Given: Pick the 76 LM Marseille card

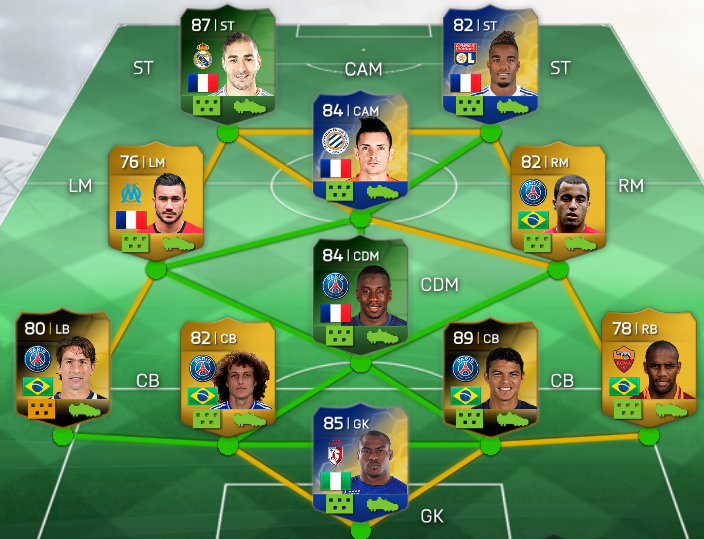Looking at the screenshot, I should [x=155, y=200].
